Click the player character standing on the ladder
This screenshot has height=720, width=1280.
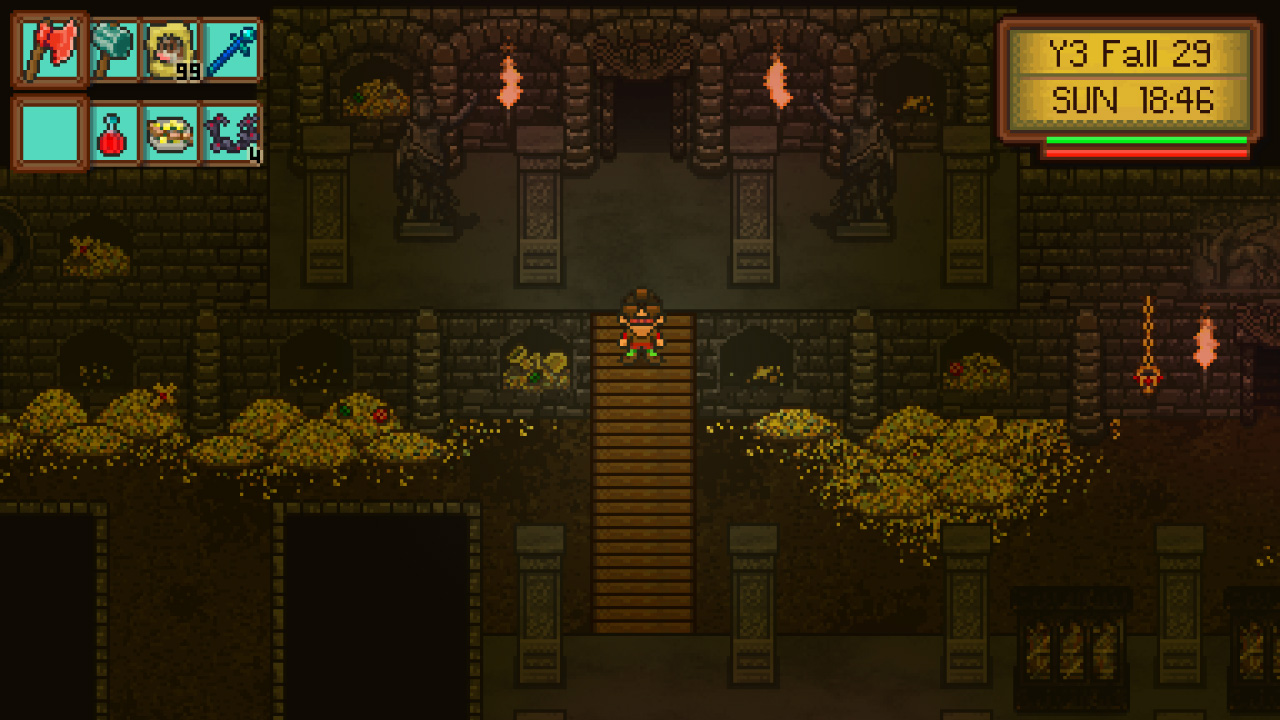[644, 325]
